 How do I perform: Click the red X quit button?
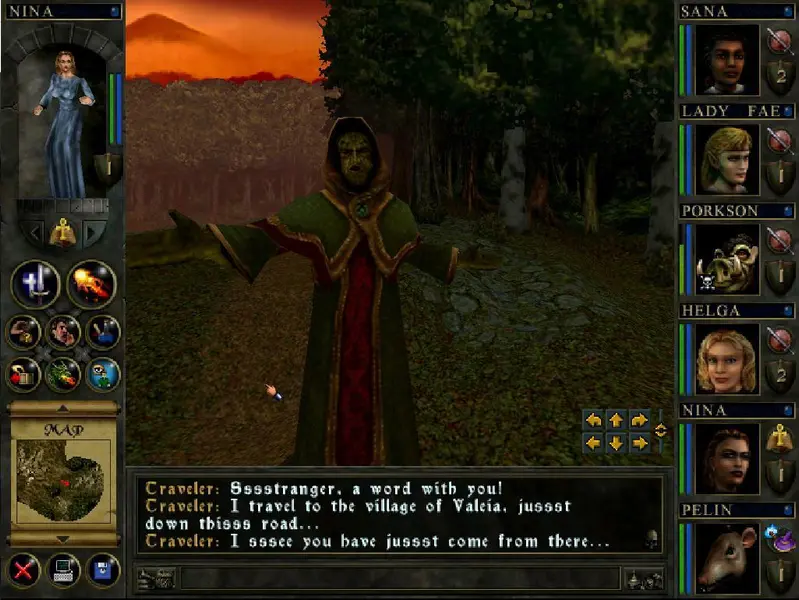pos(22,572)
